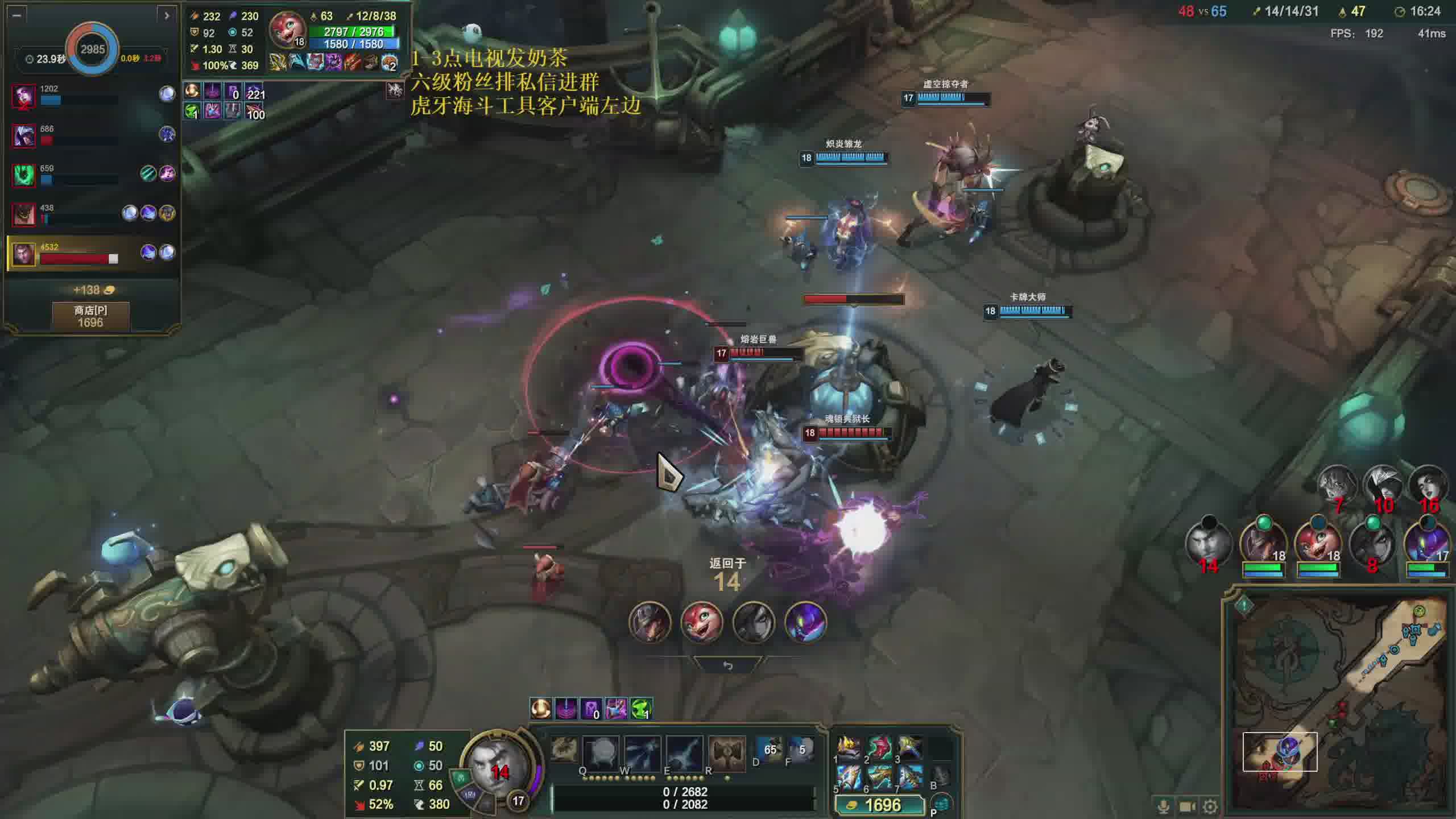Expand the damage panel using the arrow button

pos(167,15)
